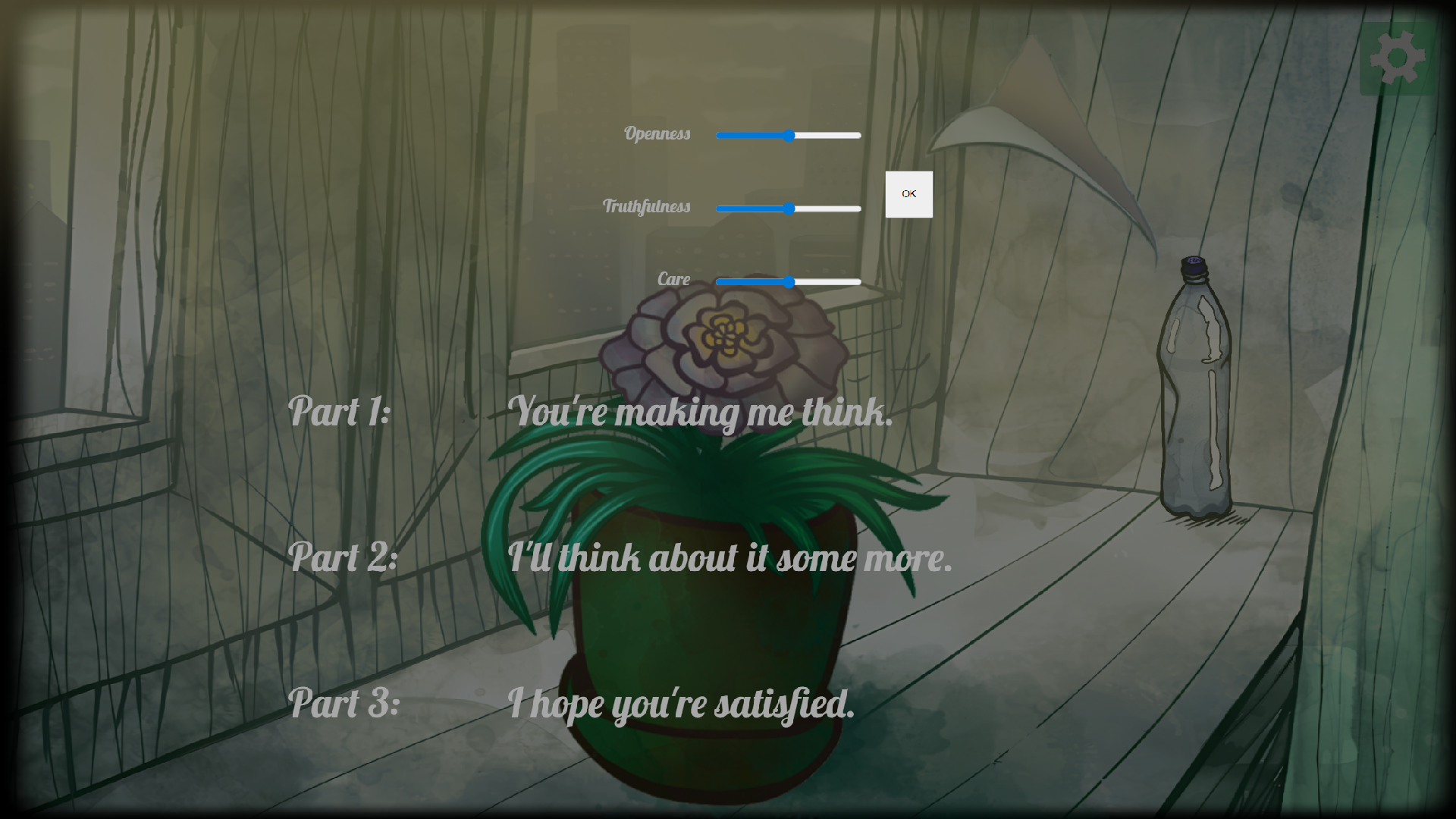Click the Part 3 label
Screen dimensions: 1456x819
coord(344,704)
